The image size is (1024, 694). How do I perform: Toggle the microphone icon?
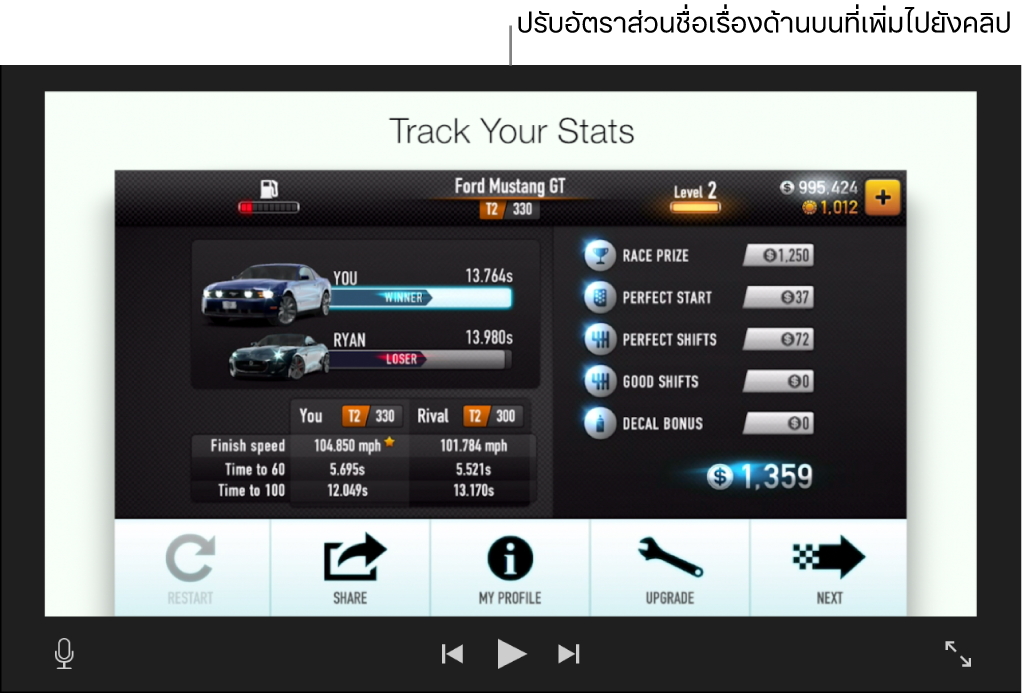[64, 654]
